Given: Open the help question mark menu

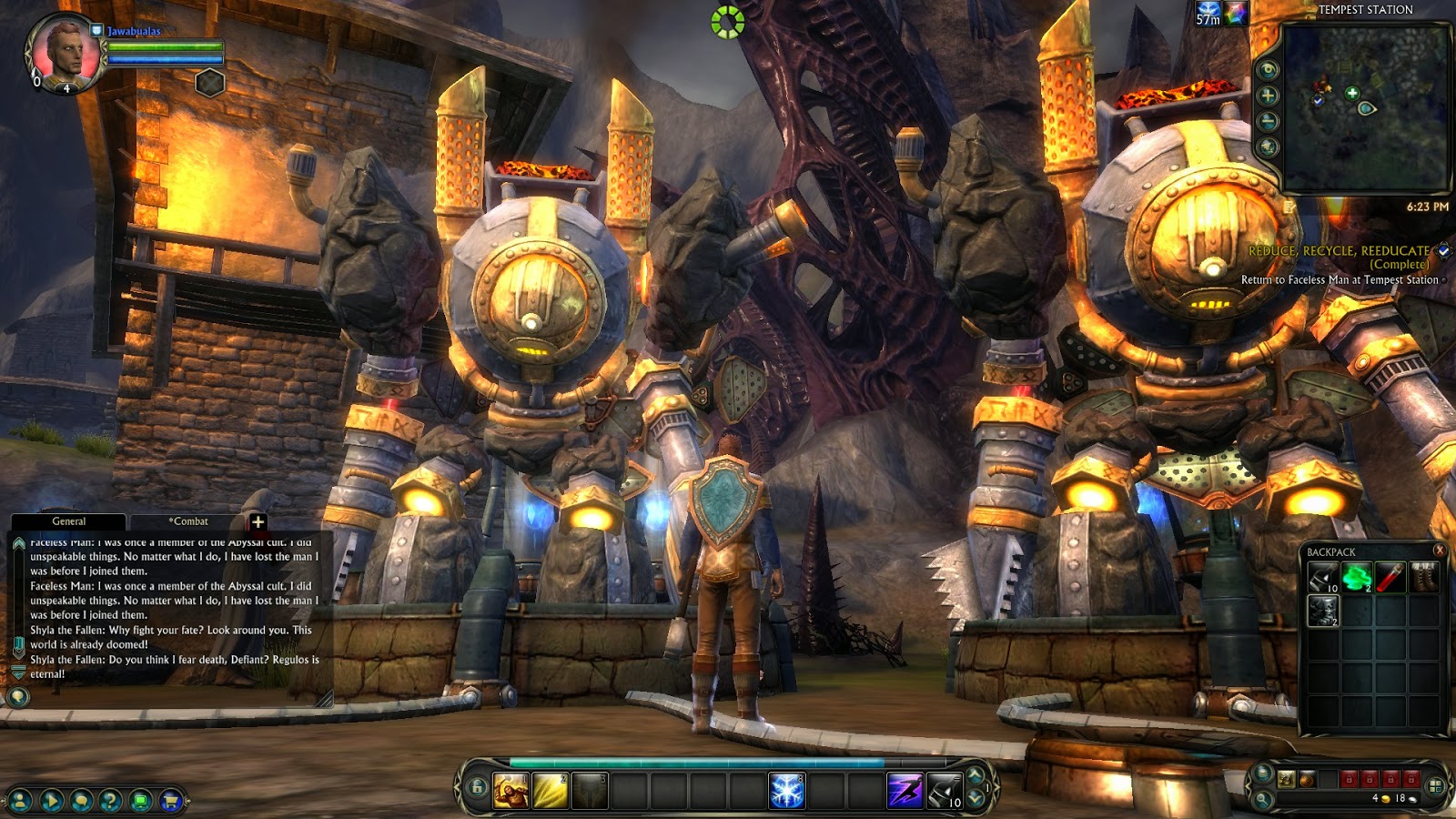Looking at the screenshot, I should click(110, 801).
